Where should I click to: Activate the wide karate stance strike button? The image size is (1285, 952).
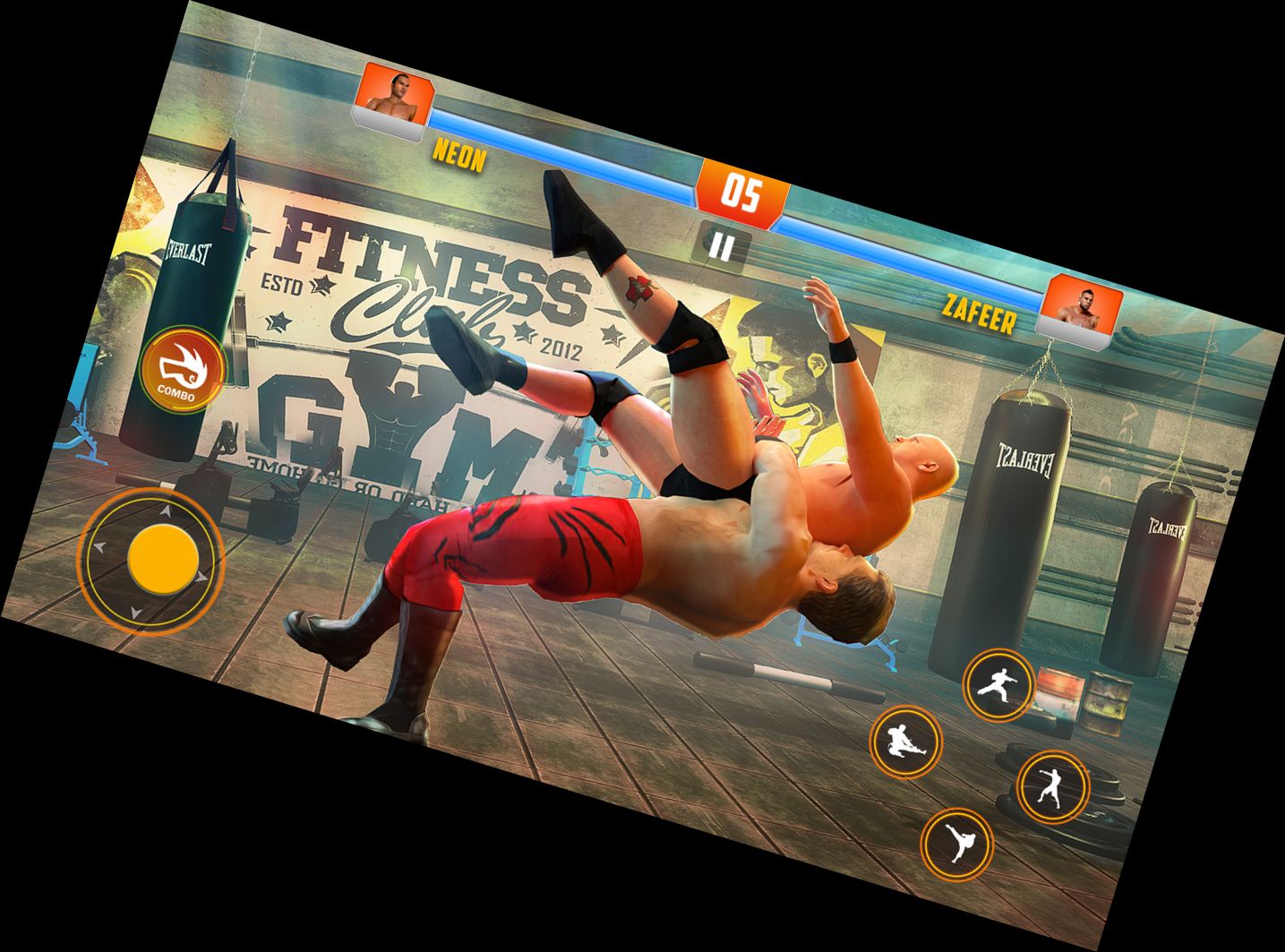pyautogui.click(x=997, y=686)
